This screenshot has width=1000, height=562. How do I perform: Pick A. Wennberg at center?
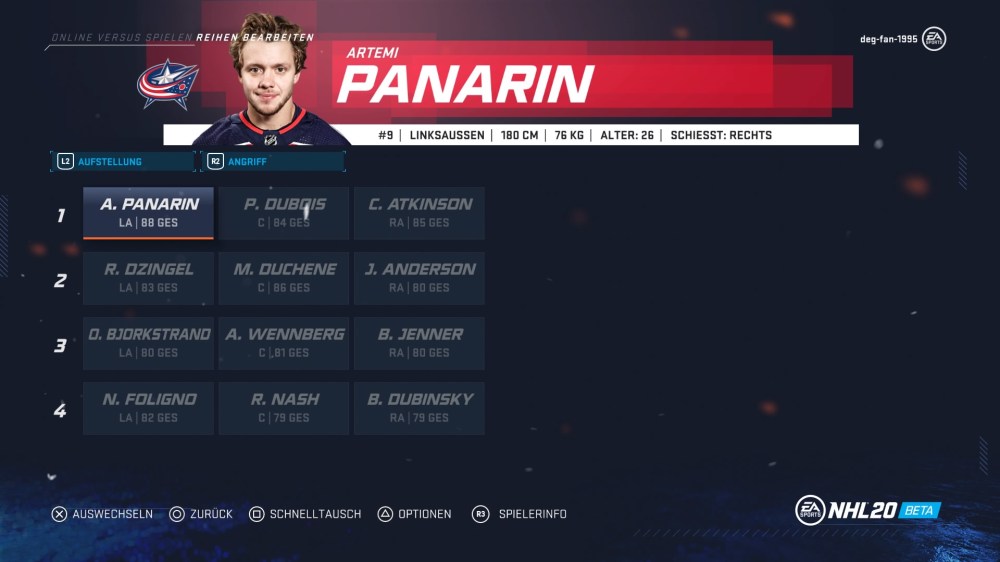[x=284, y=342]
